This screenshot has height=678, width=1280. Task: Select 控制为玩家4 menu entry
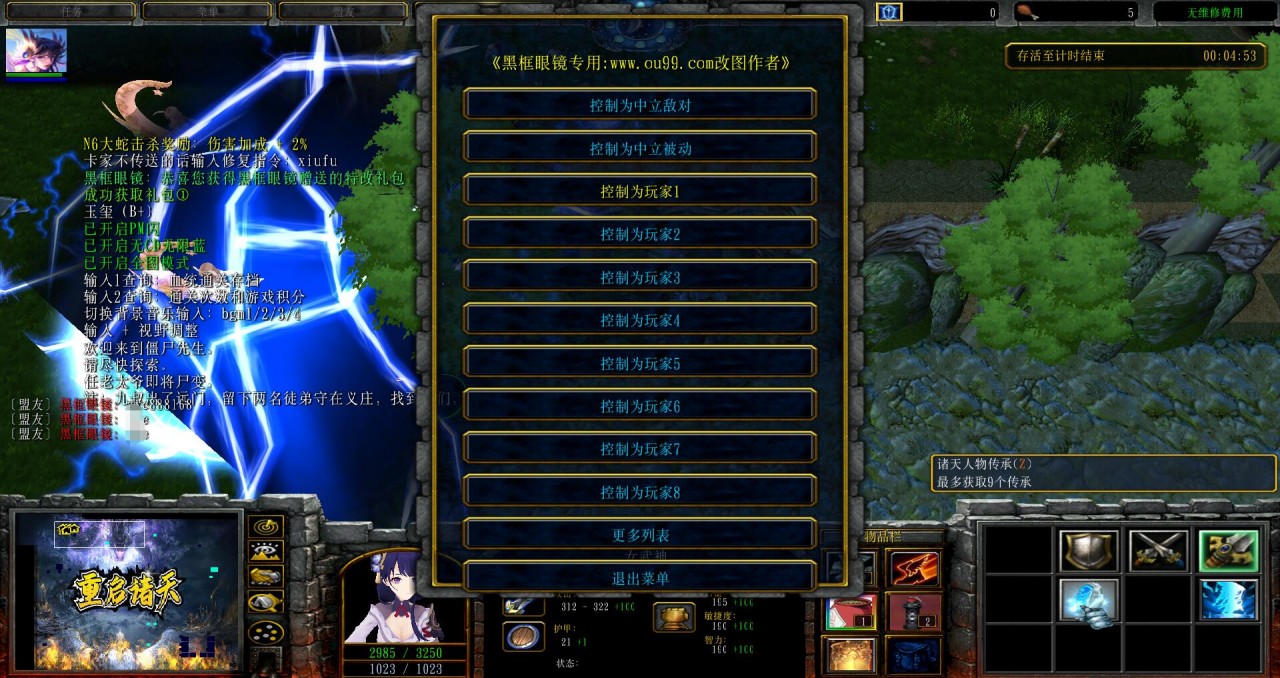(640, 320)
